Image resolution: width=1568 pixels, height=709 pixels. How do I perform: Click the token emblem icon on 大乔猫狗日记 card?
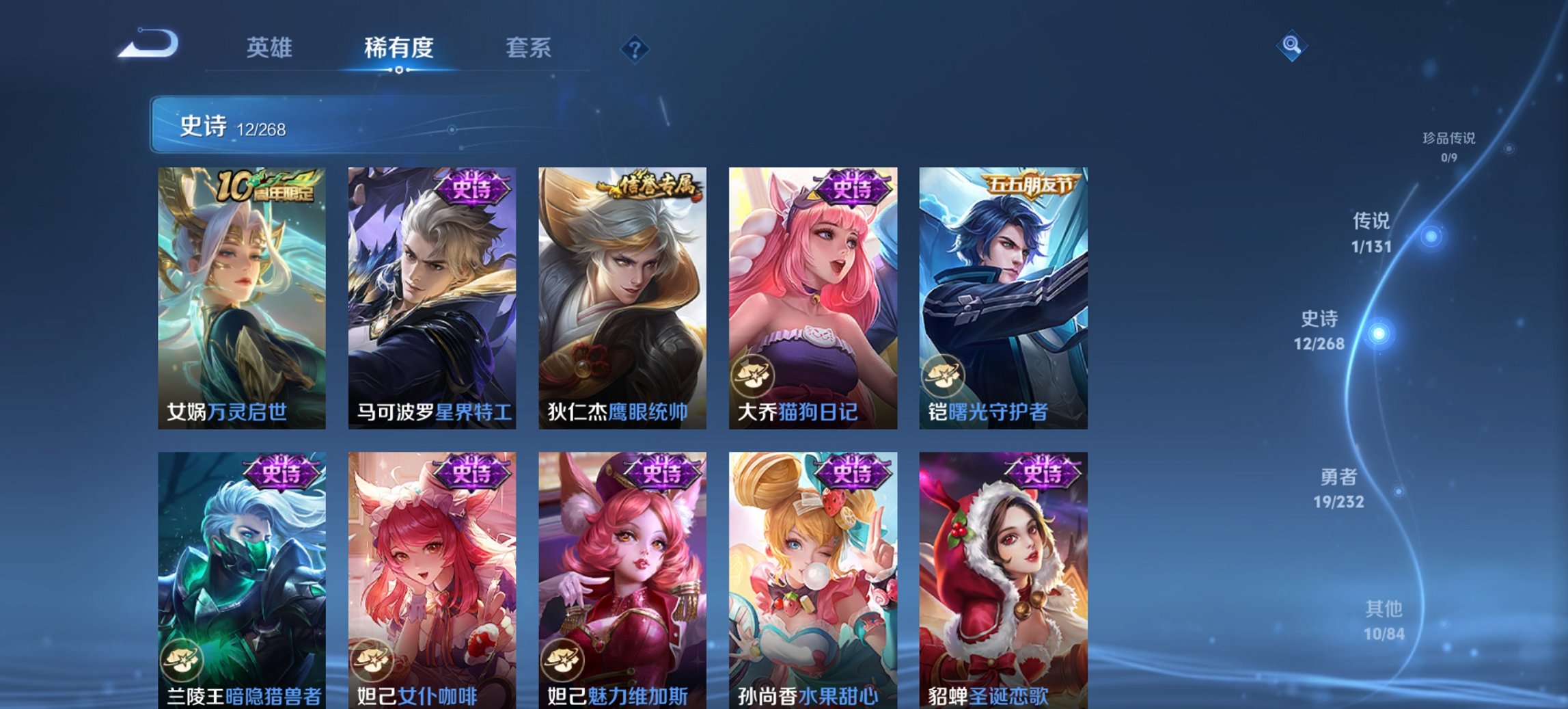tap(752, 373)
